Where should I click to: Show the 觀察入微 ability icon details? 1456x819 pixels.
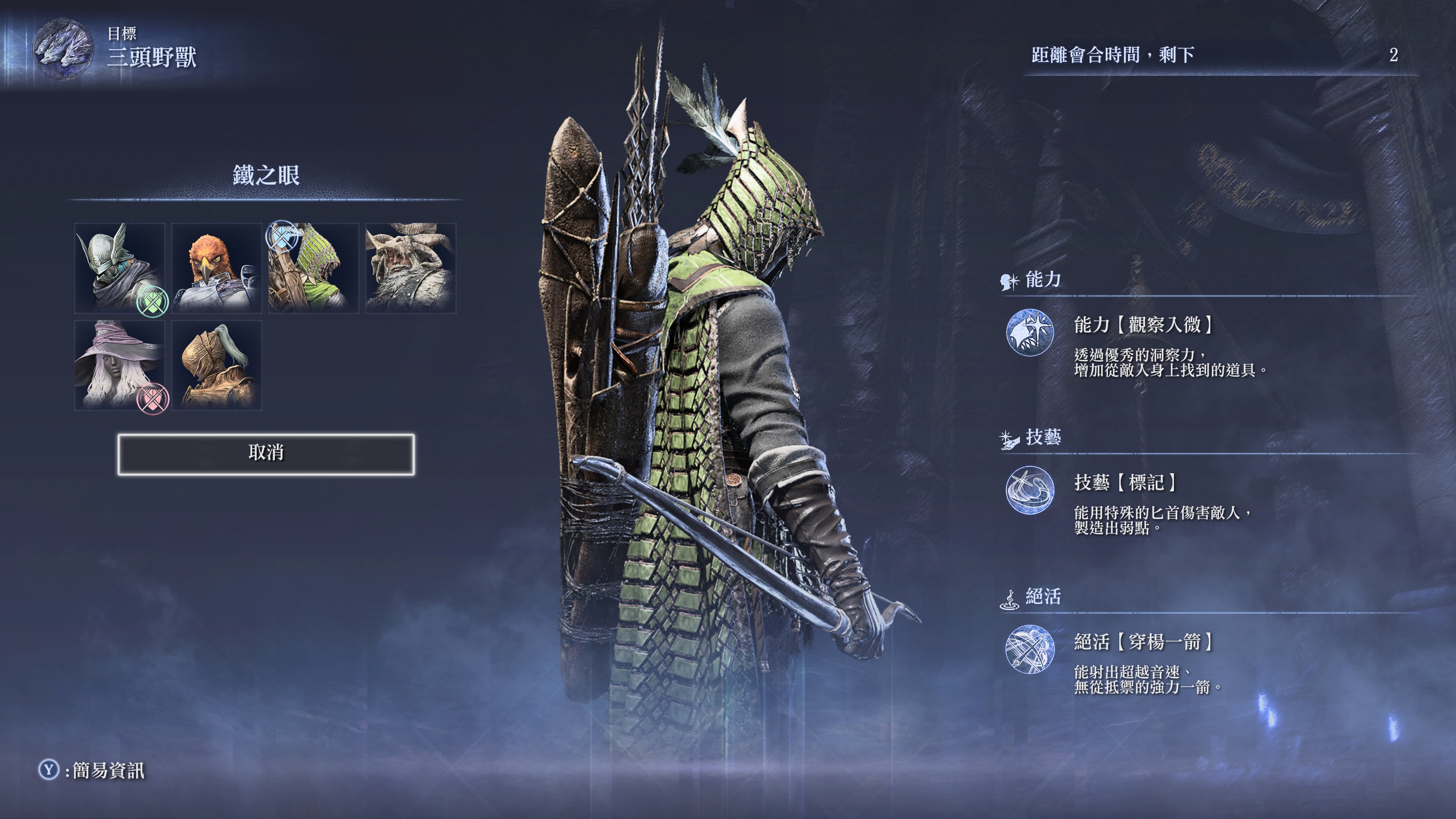[1030, 333]
